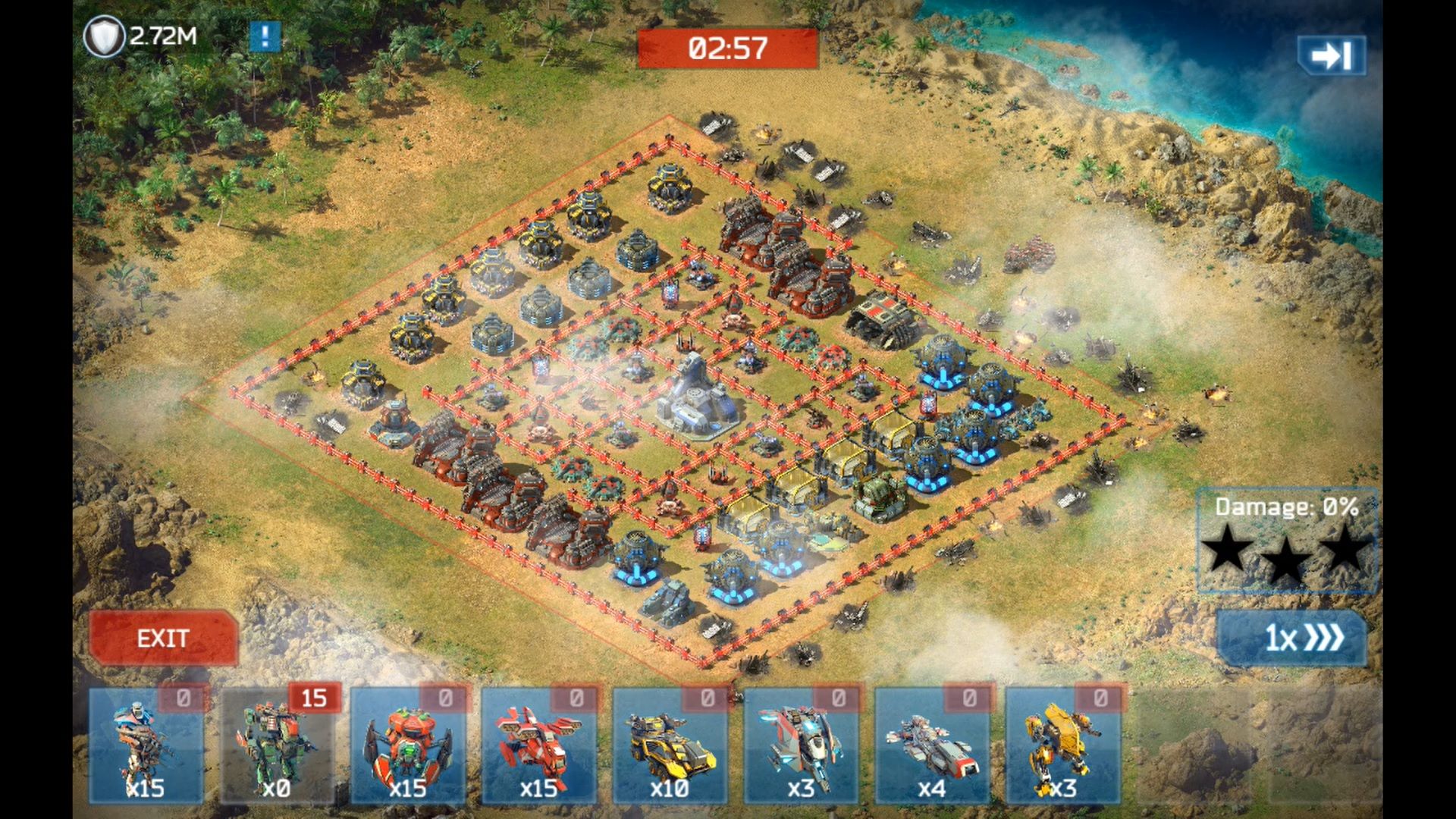Click the shield icon showing 2.72M
This screenshot has height=819, width=1456.
[104, 36]
